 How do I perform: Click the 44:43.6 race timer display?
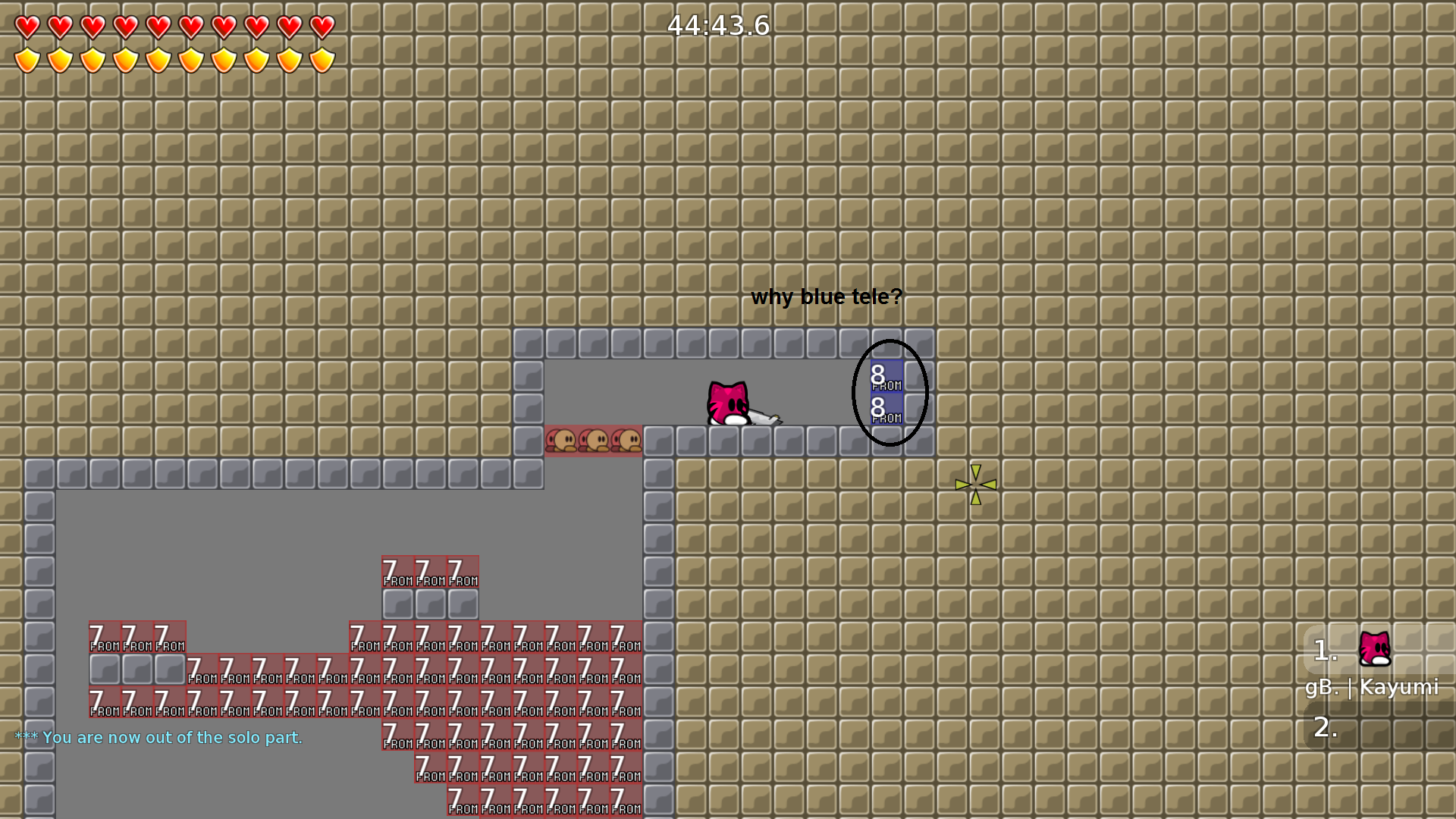click(x=717, y=26)
